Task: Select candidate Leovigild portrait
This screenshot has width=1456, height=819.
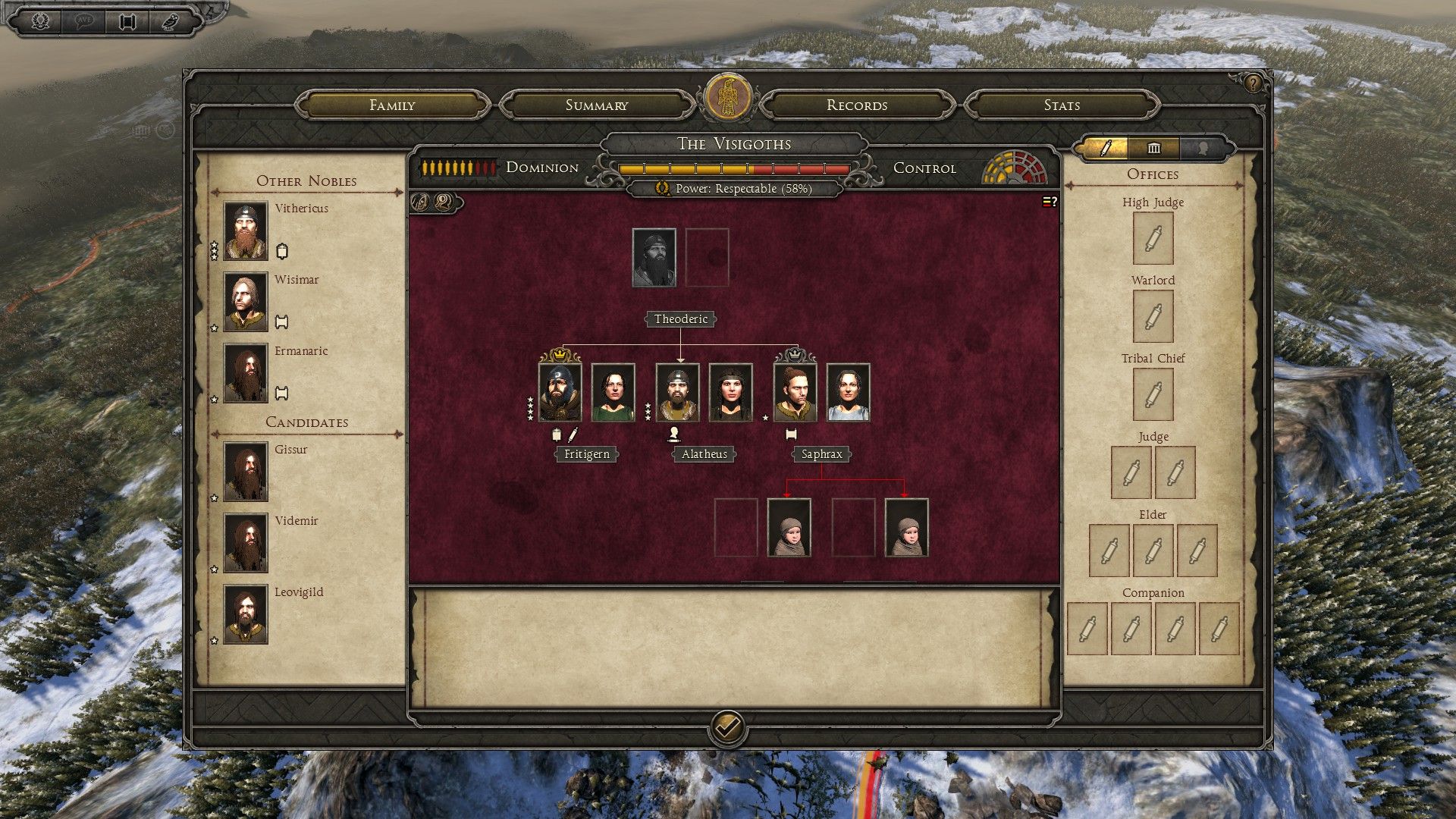Action: (x=246, y=614)
